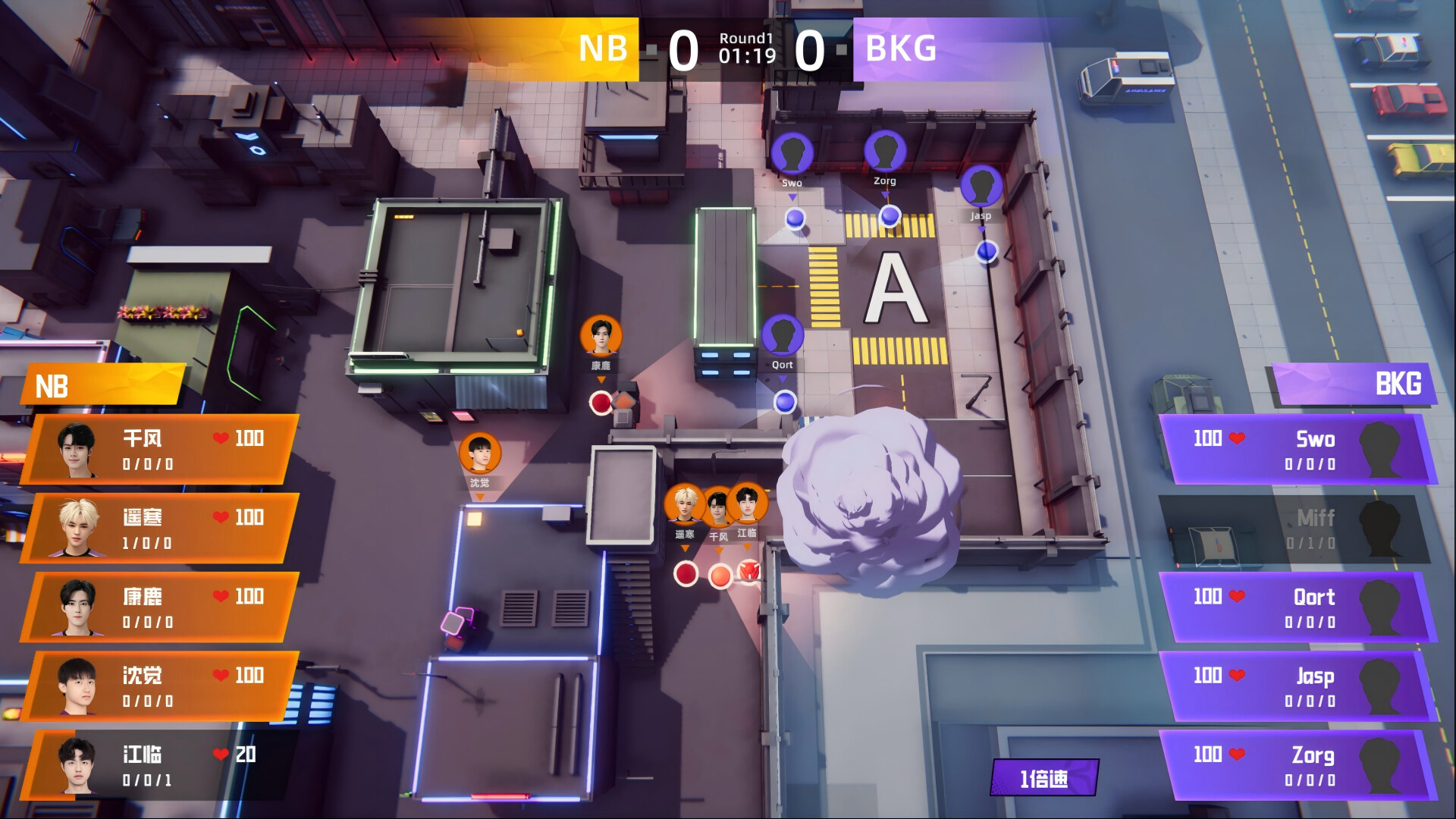Click Jasp's avatar on the right lane
The width and height of the screenshot is (1456, 819).
pyautogui.click(x=981, y=187)
